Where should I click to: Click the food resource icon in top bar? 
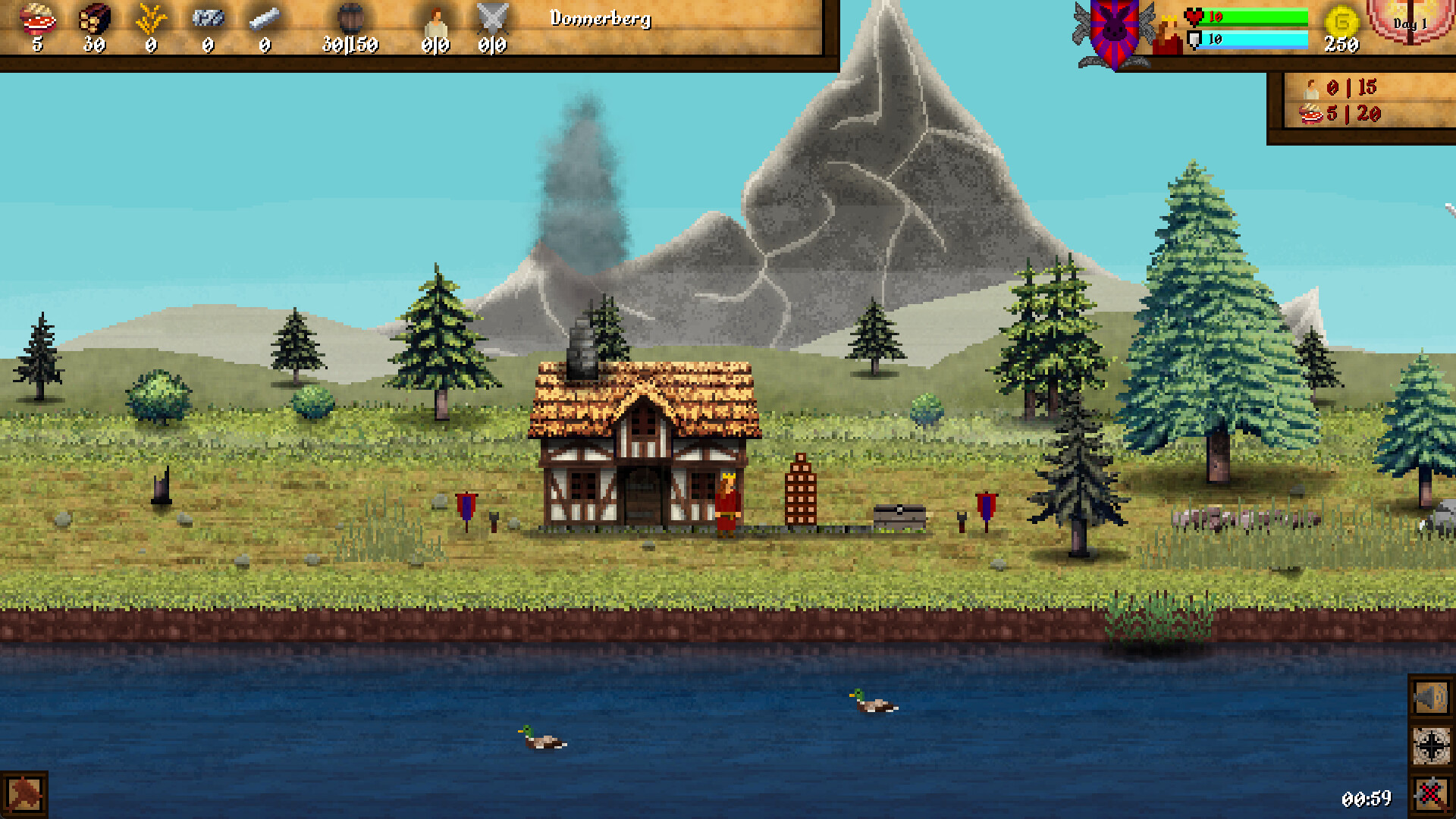tap(37, 17)
